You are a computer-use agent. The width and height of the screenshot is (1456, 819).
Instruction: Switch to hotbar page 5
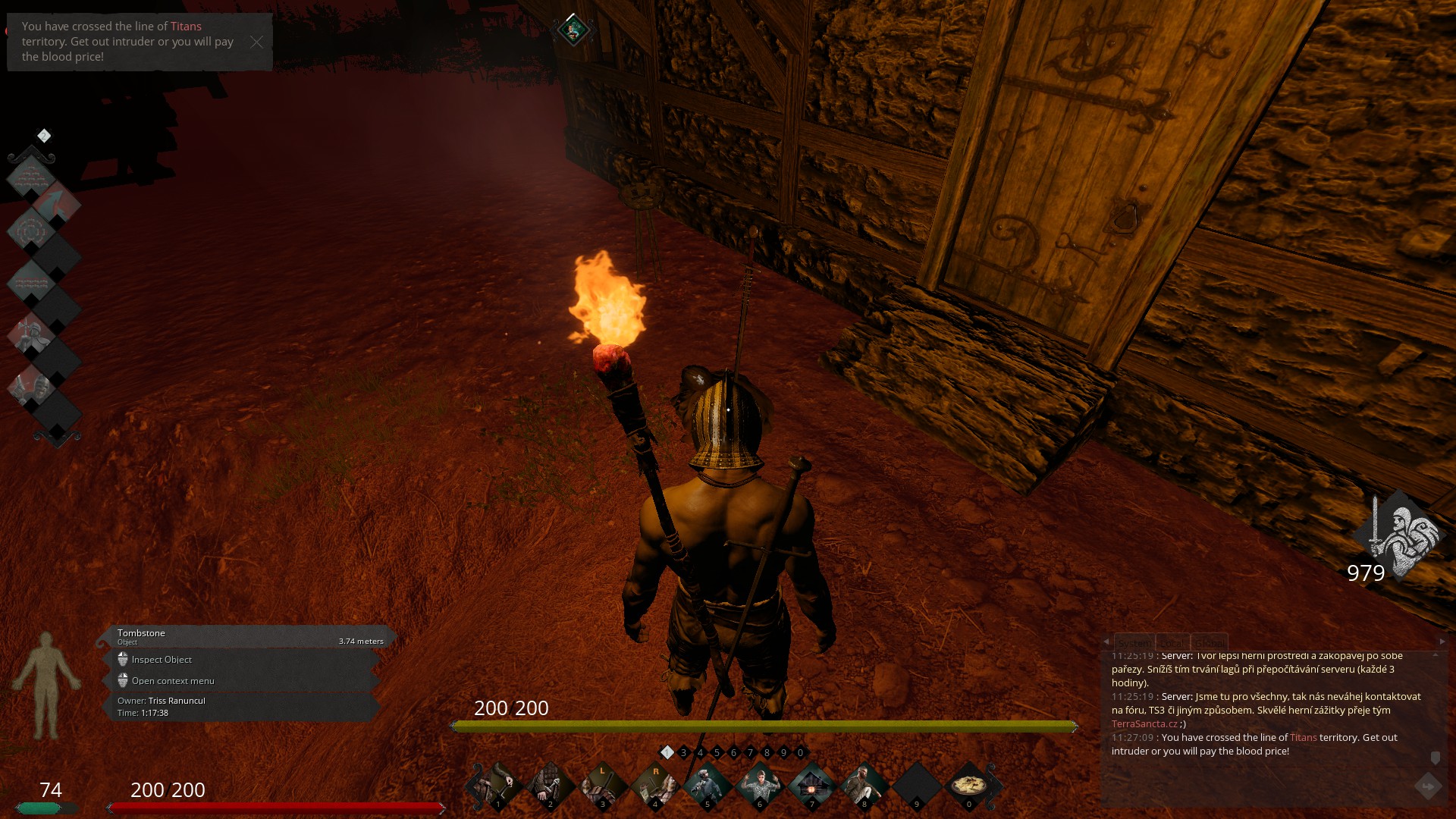click(x=717, y=753)
